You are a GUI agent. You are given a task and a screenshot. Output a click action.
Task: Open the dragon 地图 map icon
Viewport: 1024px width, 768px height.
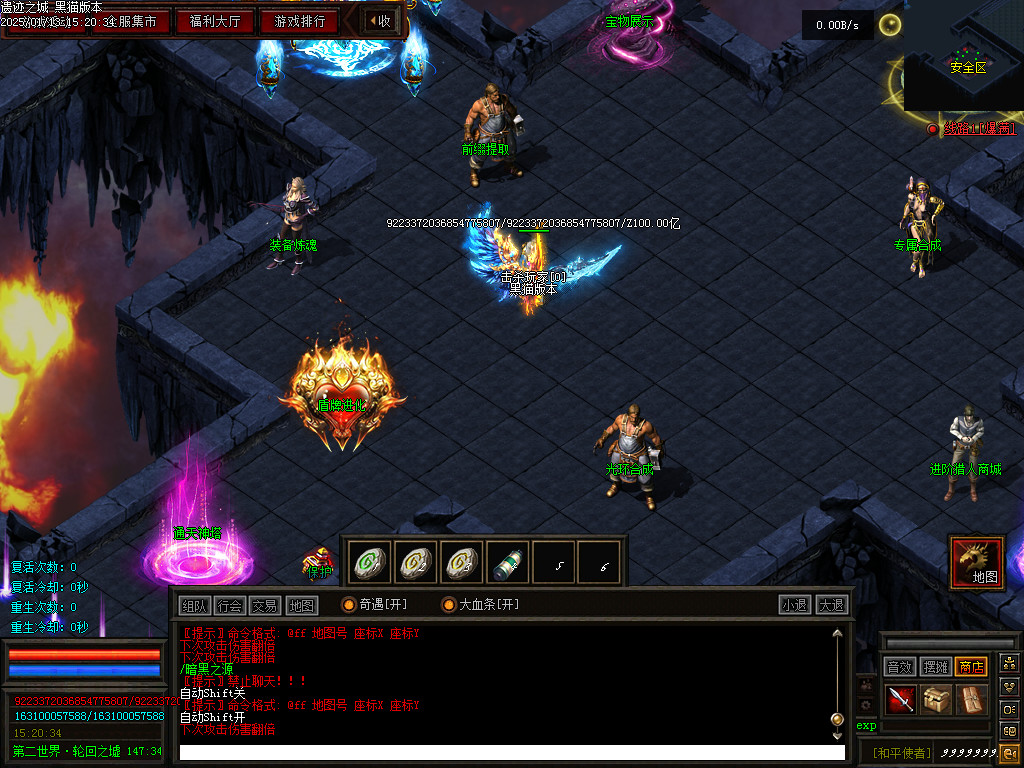[x=977, y=562]
